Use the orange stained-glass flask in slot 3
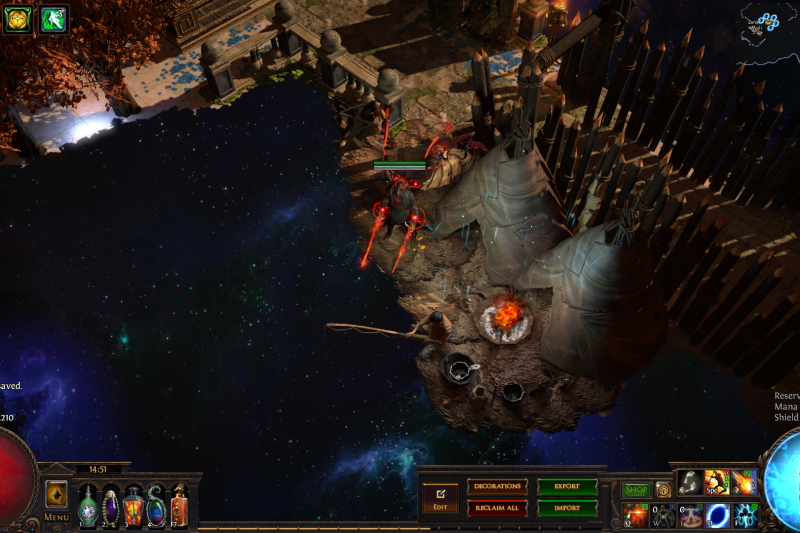This screenshot has height=533, width=800. tap(133, 506)
